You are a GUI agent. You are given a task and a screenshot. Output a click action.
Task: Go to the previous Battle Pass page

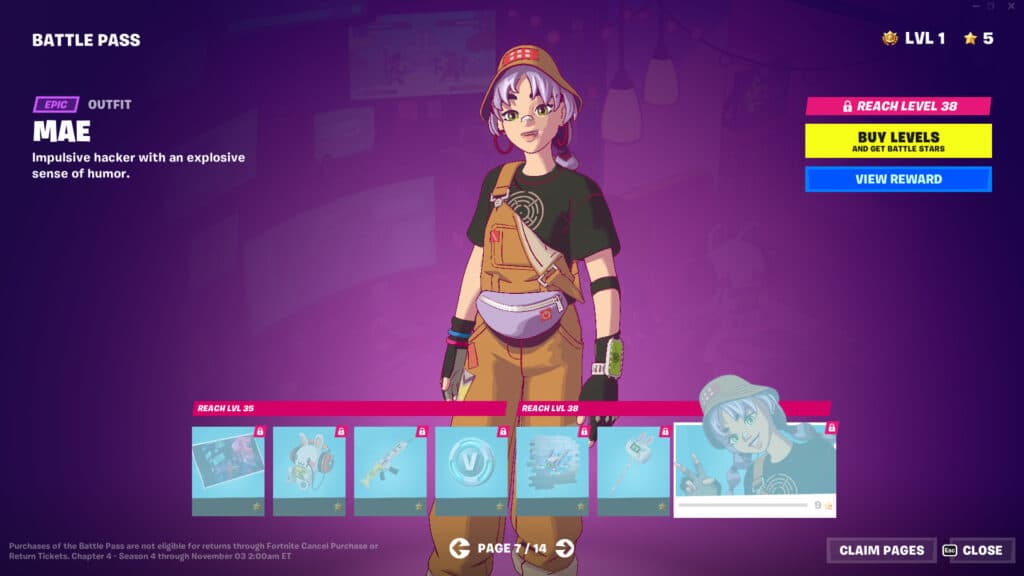pyautogui.click(x=459, y=548)
